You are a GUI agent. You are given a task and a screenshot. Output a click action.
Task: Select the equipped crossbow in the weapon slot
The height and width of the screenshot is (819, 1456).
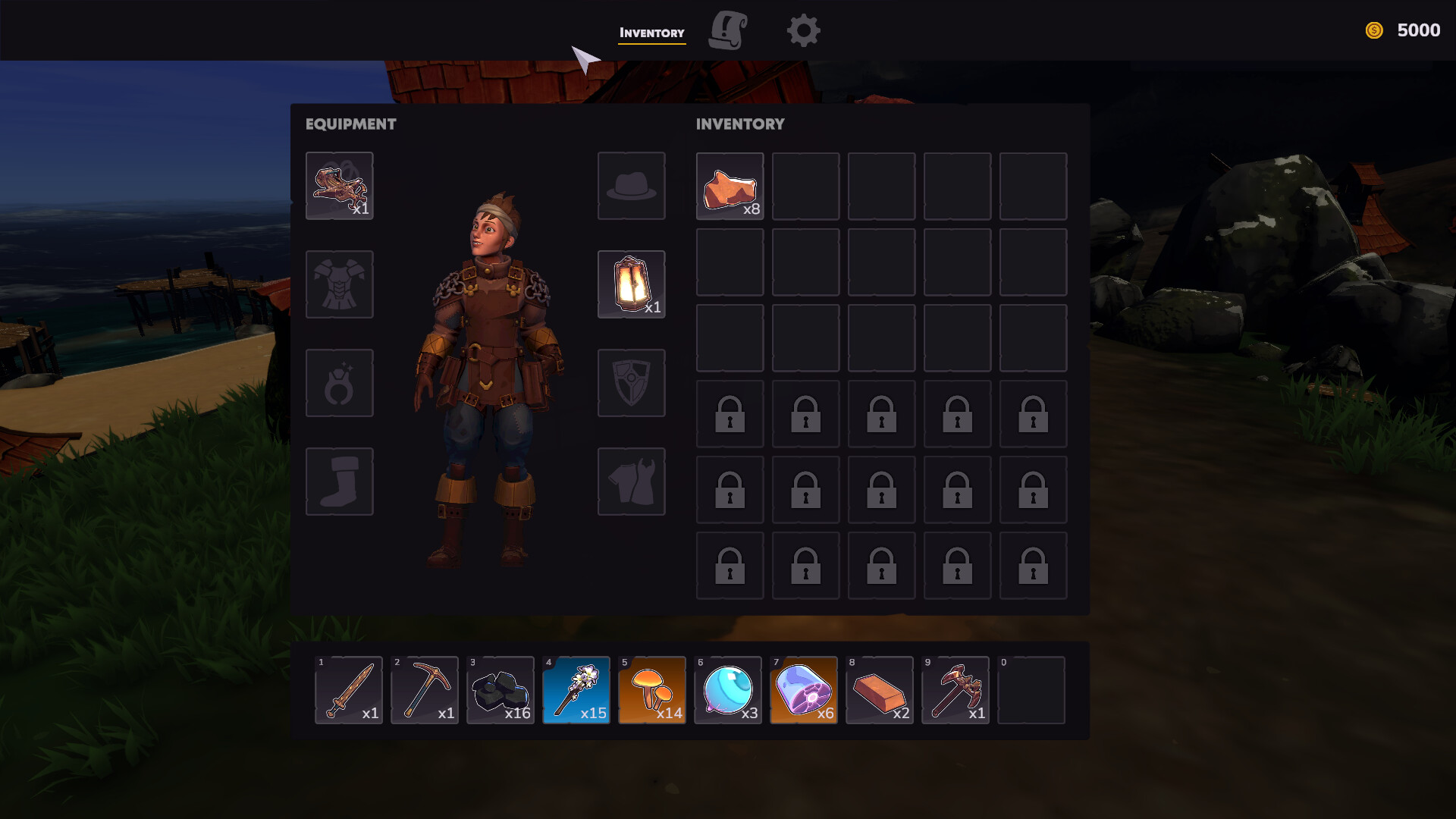339,185
